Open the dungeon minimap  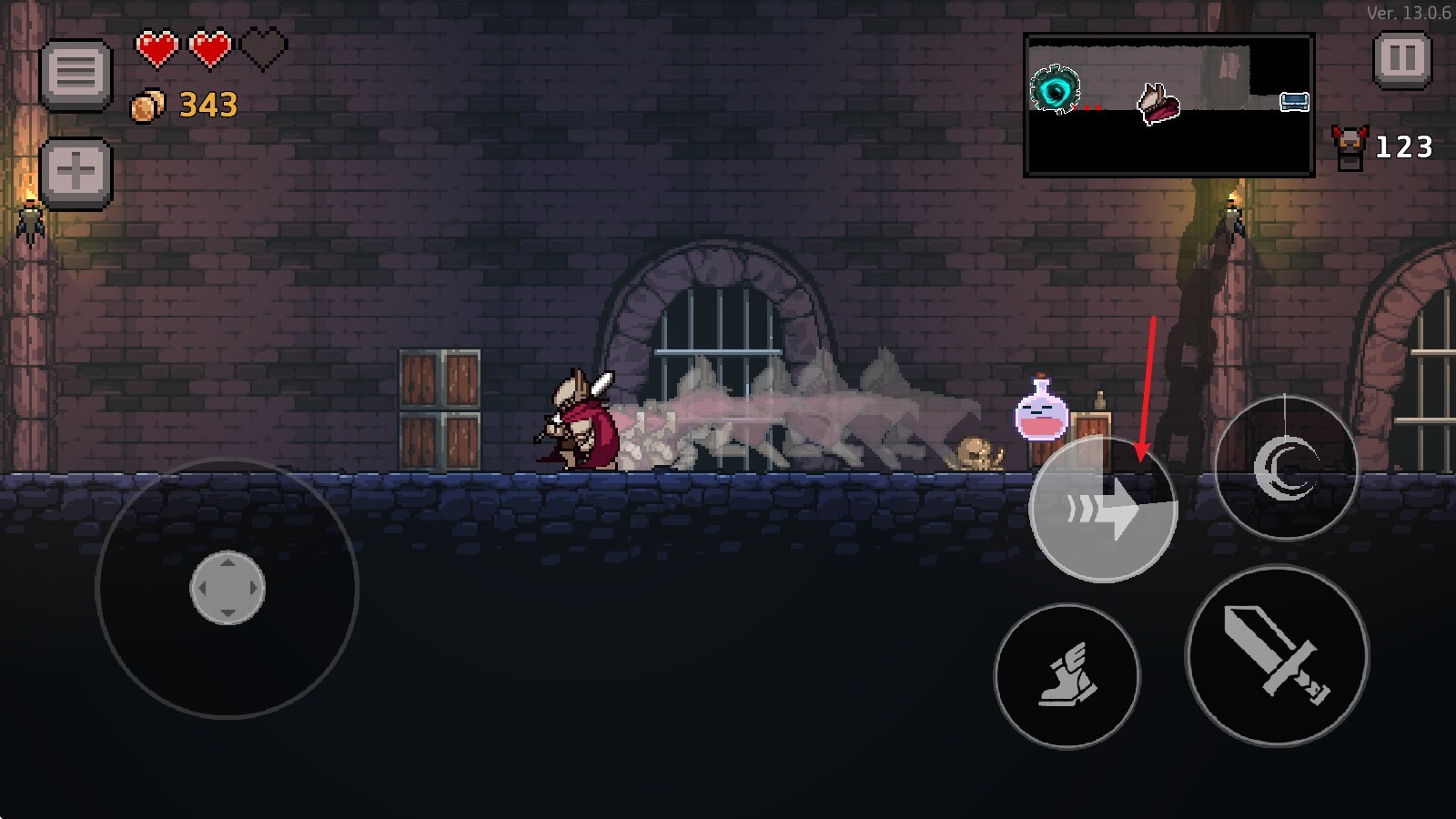pyautogui.click(x=1168, y=105)
